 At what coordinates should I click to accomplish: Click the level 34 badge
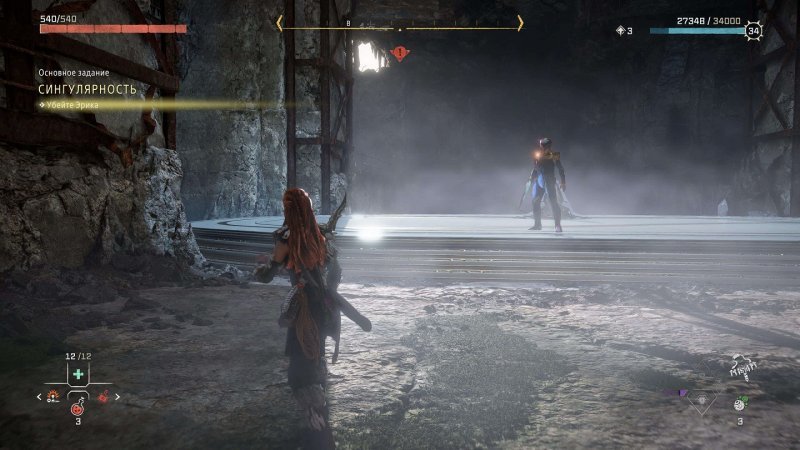click(754, 31)
